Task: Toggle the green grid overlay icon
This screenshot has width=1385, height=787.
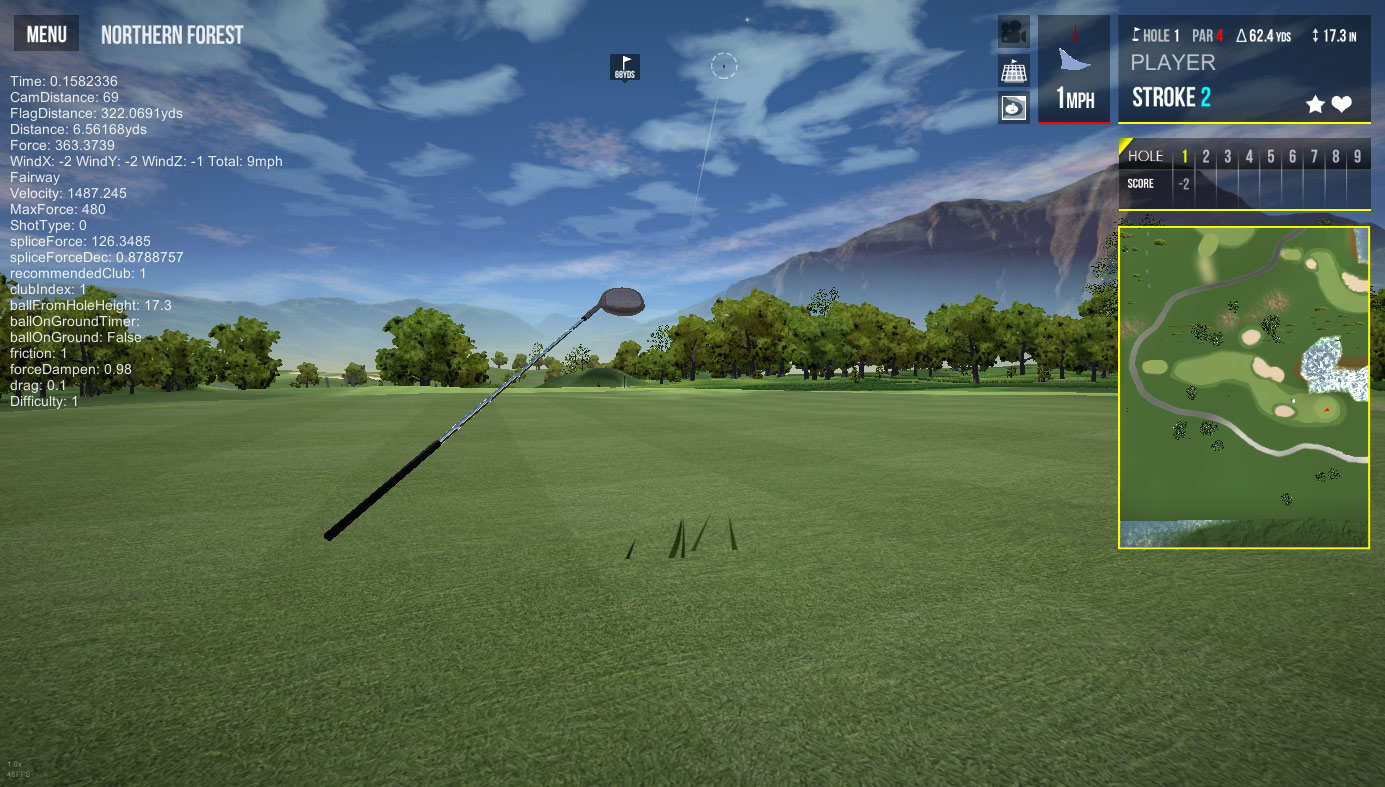Action: pos(1014,70)
